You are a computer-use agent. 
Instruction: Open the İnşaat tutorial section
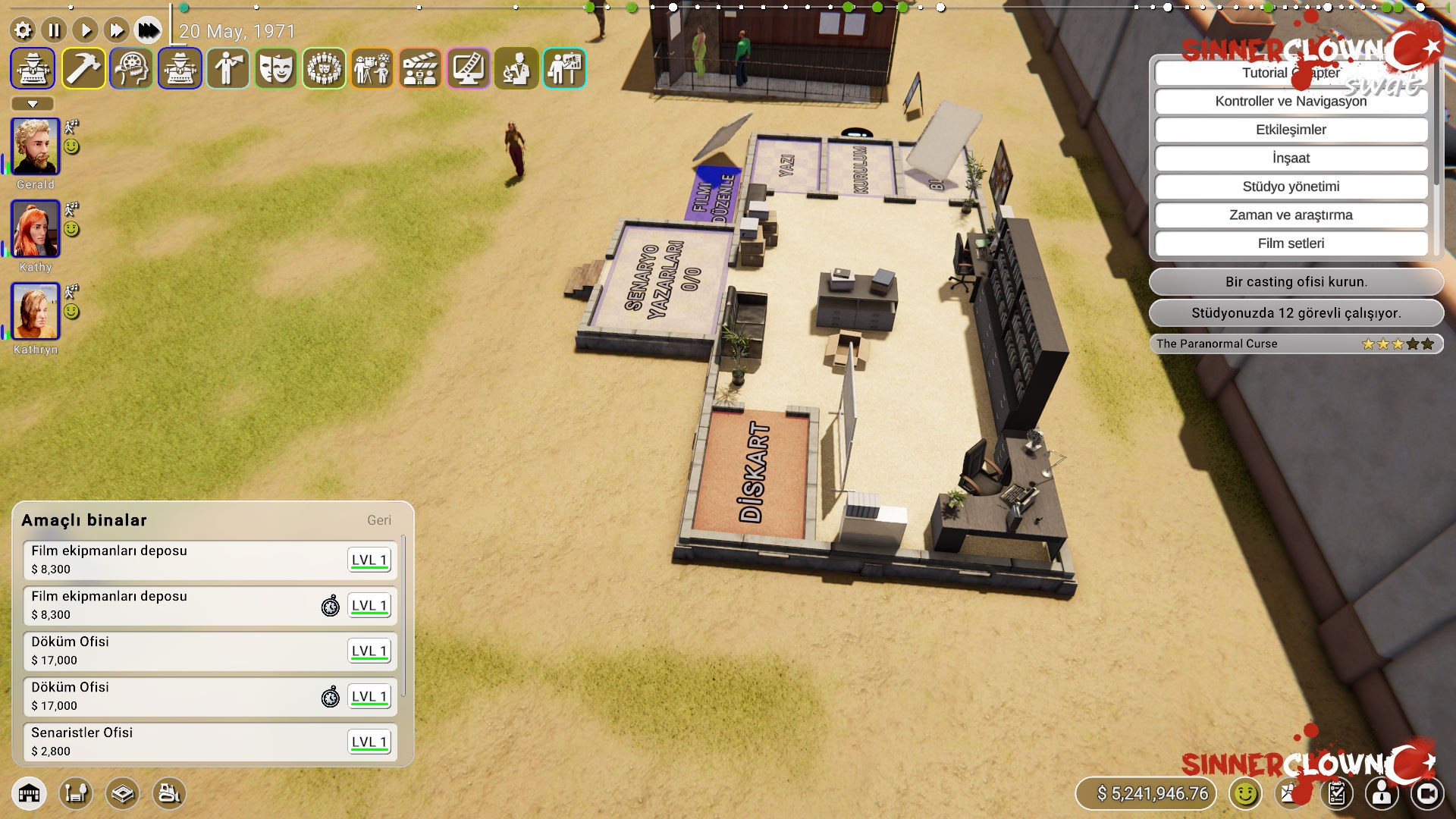click(1291, 158)
